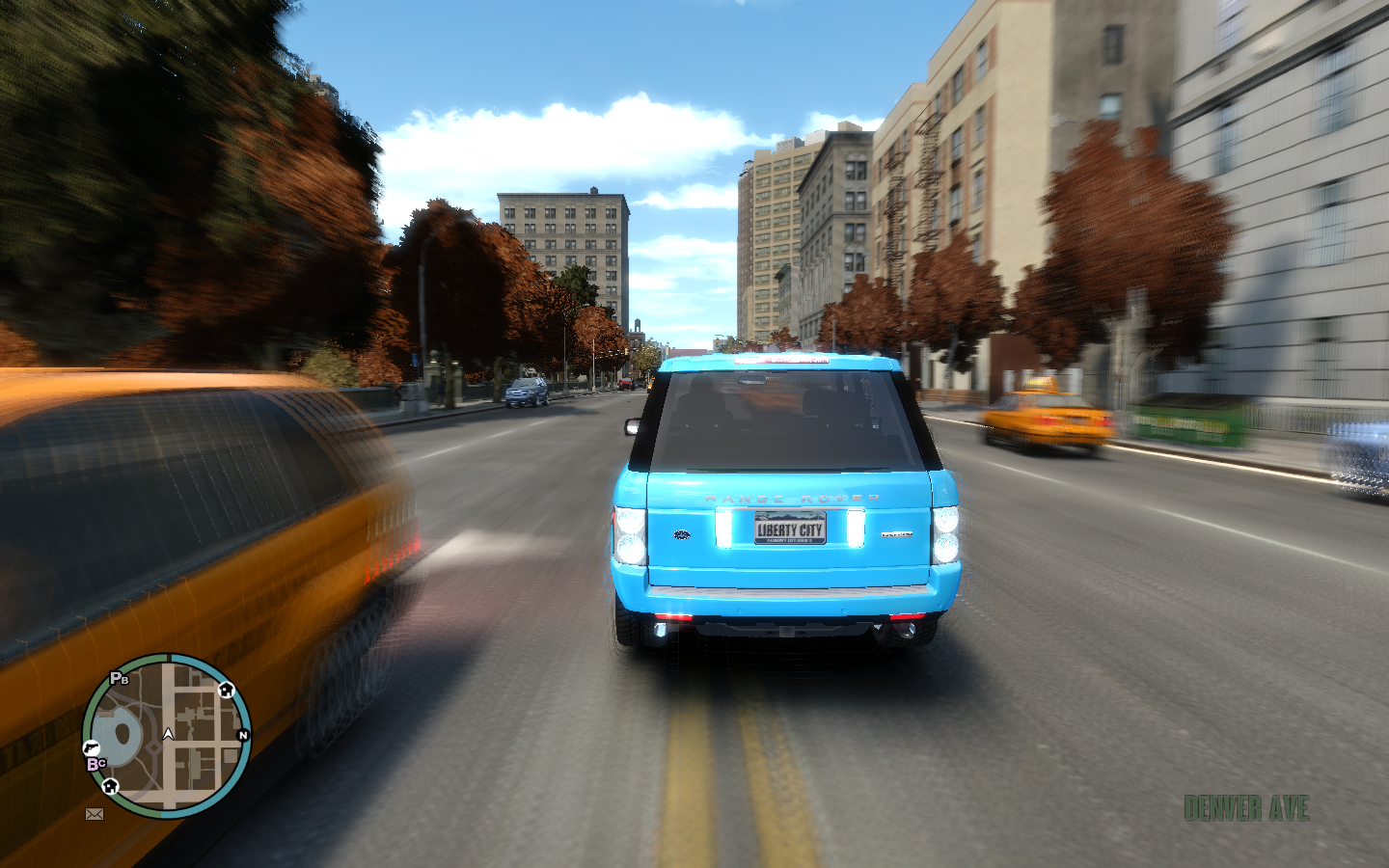Click the LIBERTY CITY license plate
The height and width of the screenshot is (868, 1389).
pos(788,529)
